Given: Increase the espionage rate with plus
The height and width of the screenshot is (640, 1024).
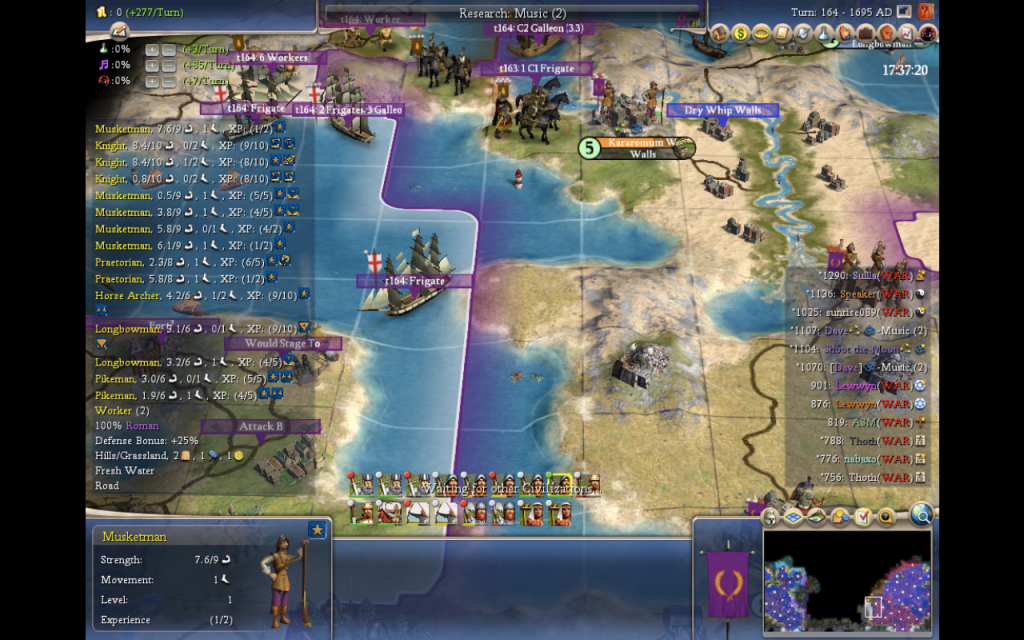Looking at the screenshot, I should coord(151,81).
